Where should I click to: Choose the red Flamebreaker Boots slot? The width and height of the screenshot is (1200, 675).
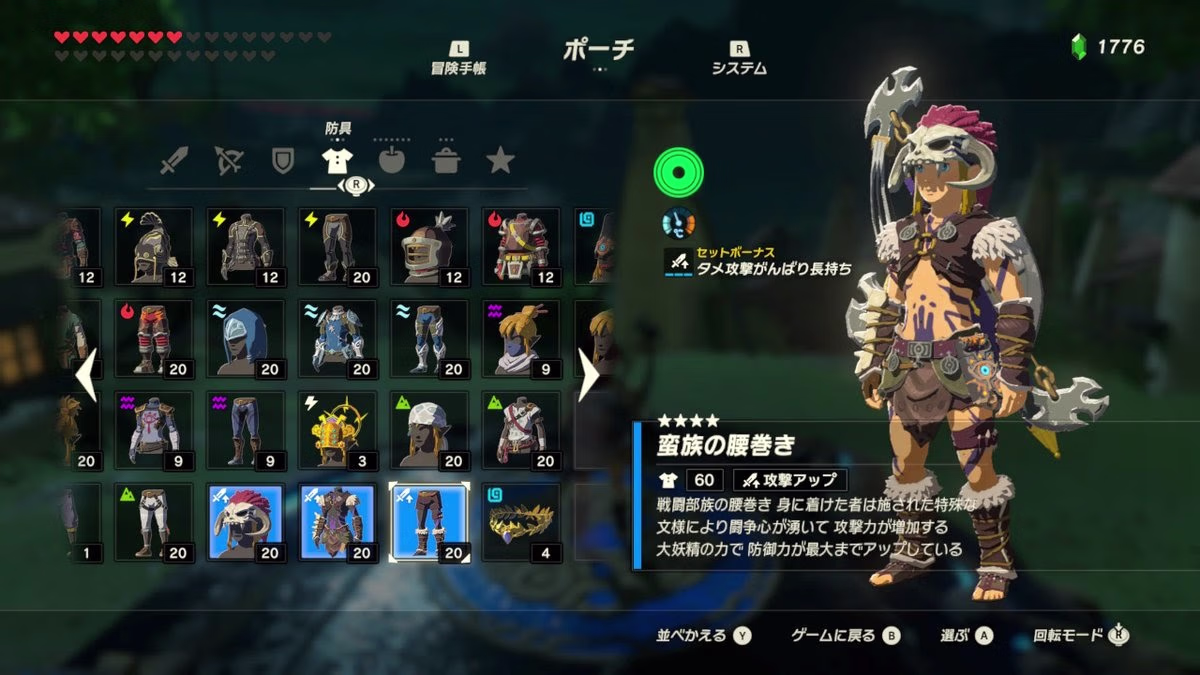pos(153,338)
